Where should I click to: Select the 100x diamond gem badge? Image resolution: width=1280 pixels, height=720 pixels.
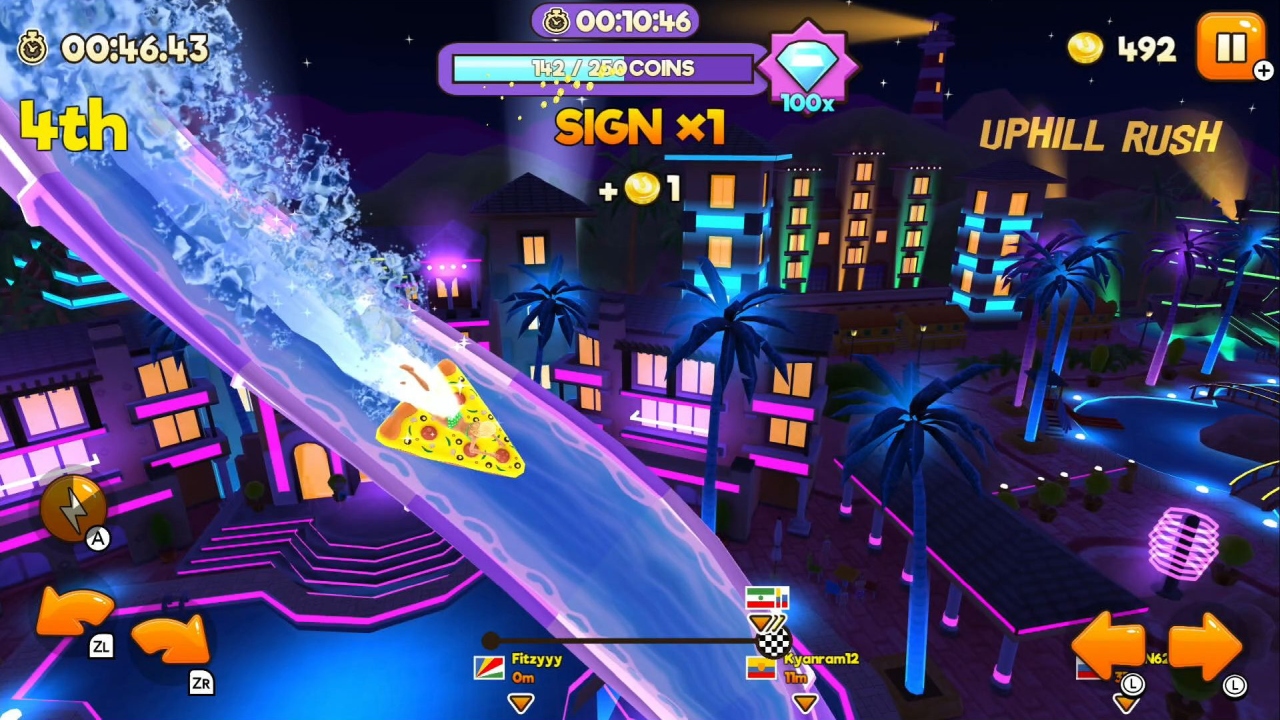pos(809,70)
